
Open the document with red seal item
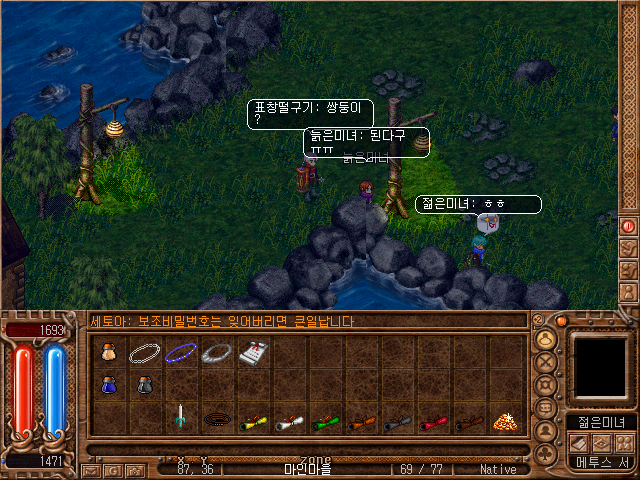[x=251, y=353]
